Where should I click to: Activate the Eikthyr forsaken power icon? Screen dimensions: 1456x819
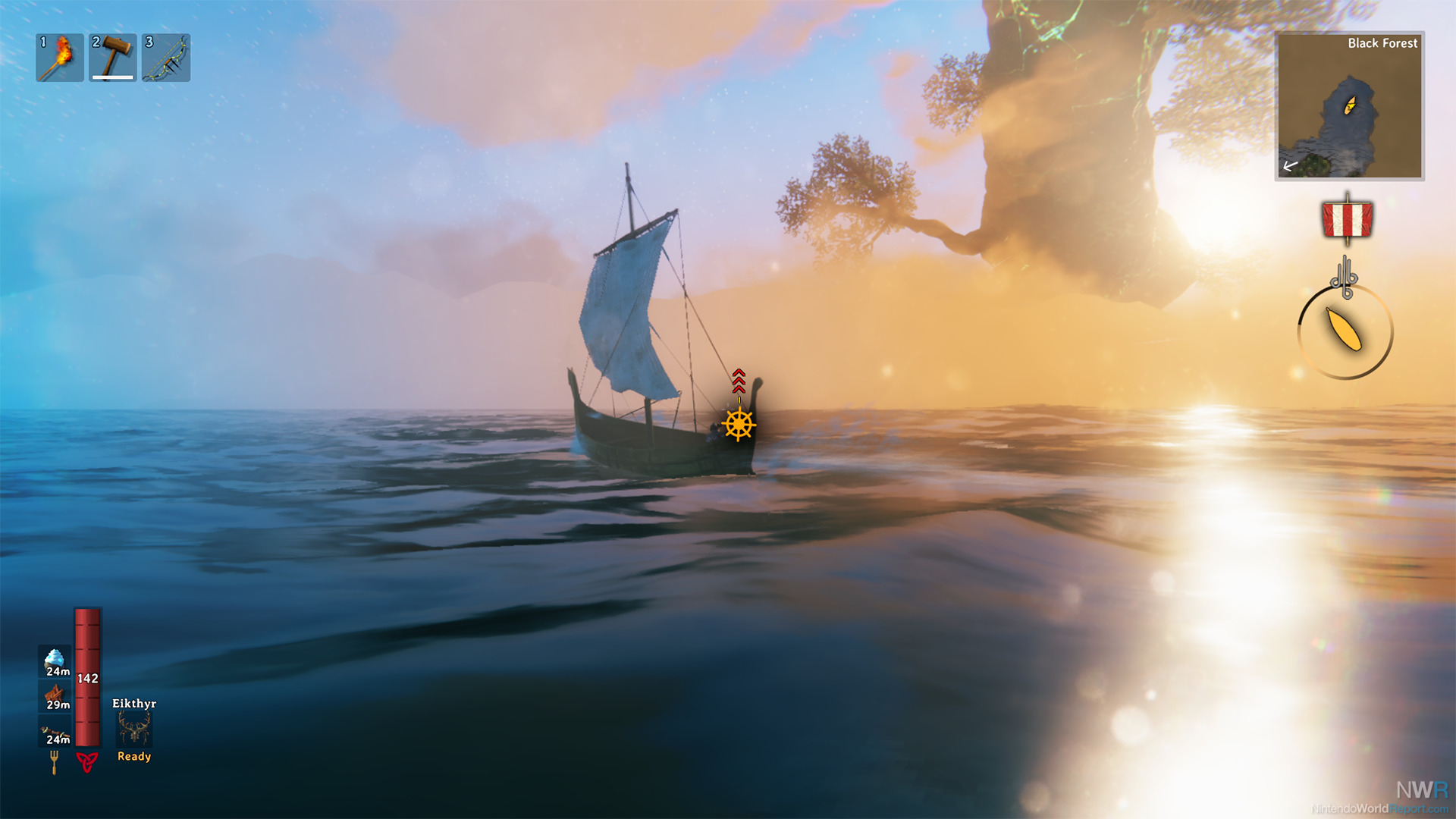pyautogui.click(x=134, y=730)
